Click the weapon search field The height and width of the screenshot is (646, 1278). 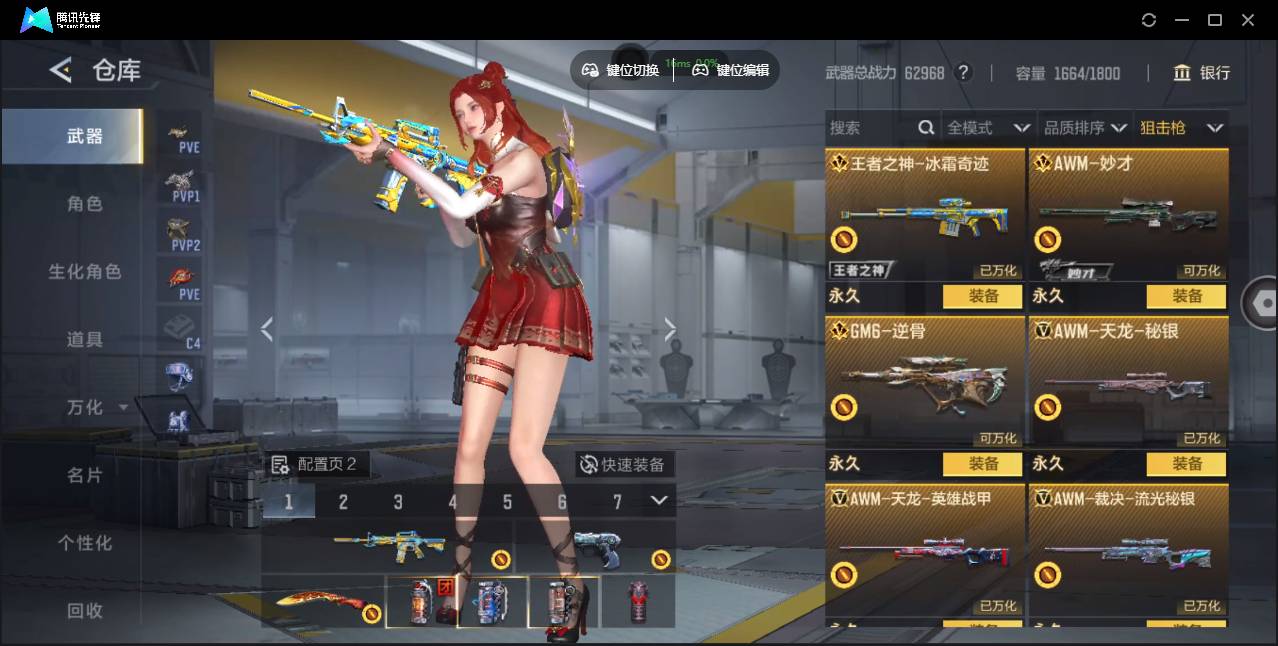coord(870,128)
